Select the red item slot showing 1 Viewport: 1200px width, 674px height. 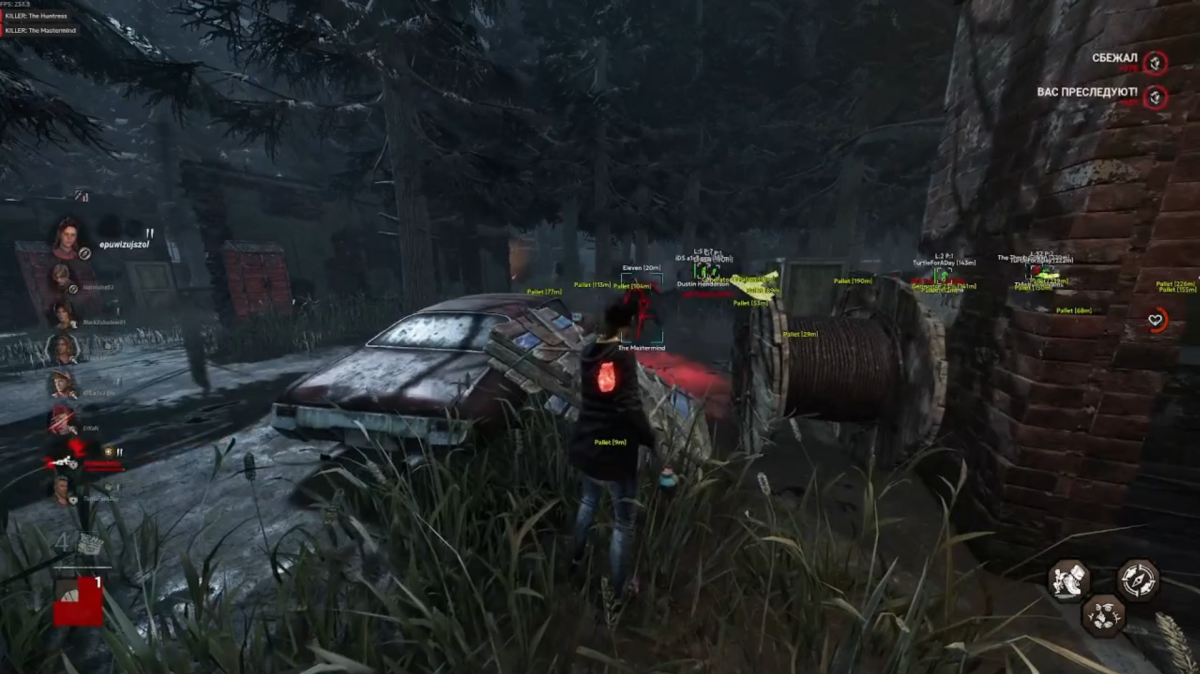(x=78, y=600)
